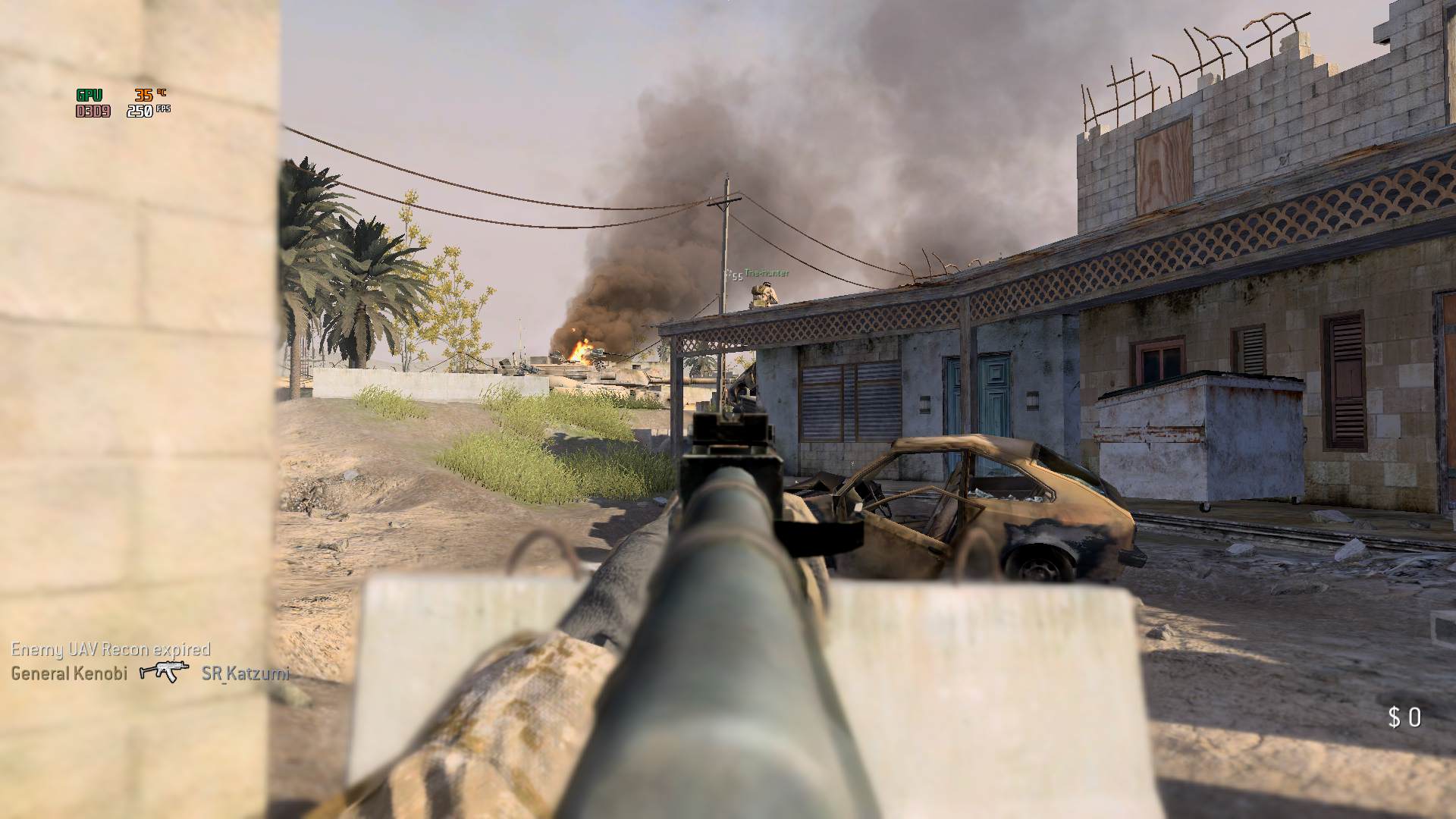
Task: Click the teammate soldier on the rooftop
Action: click(764, 296)
